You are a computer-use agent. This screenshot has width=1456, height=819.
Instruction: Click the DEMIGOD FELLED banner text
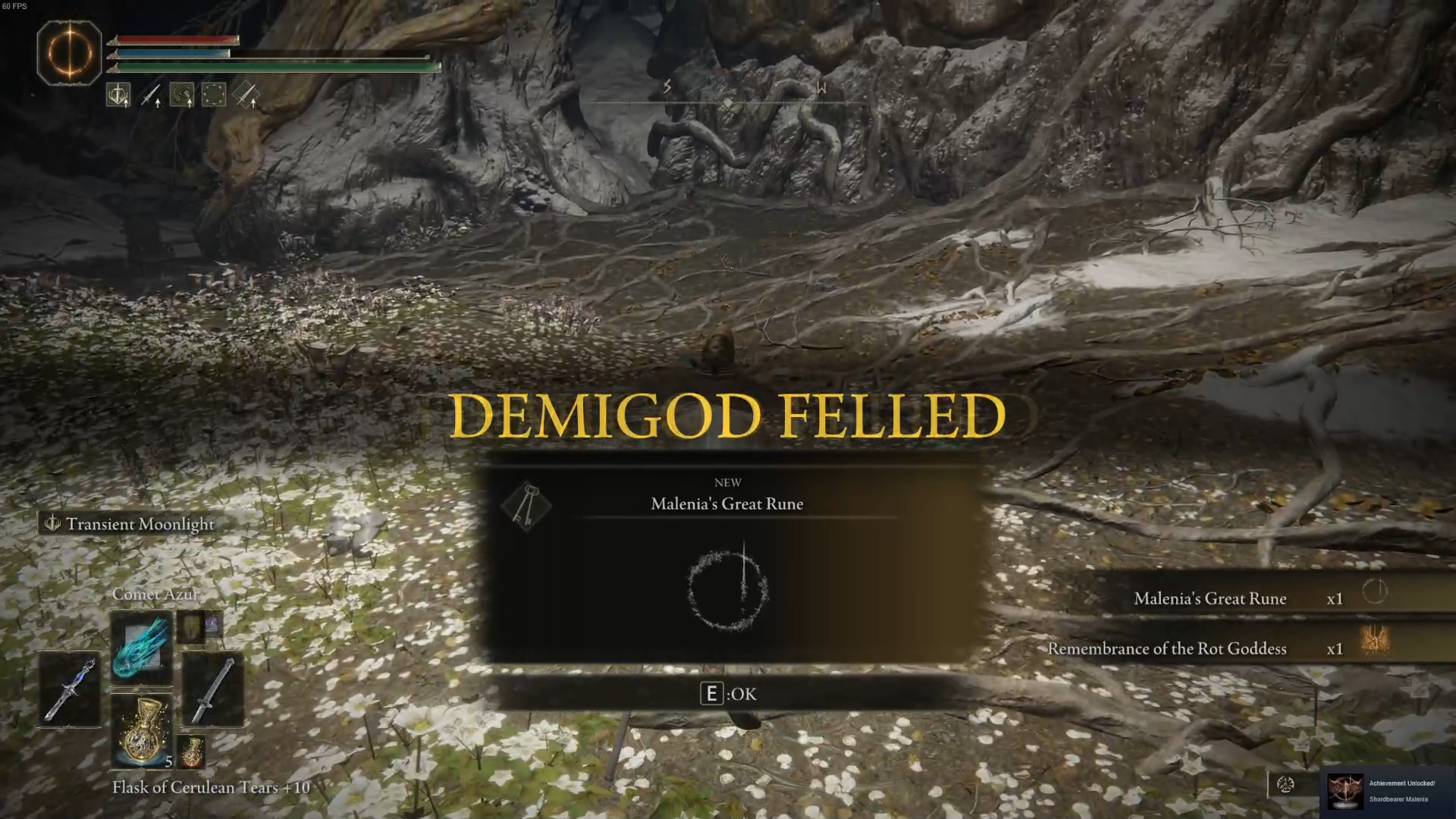point(728,416)
